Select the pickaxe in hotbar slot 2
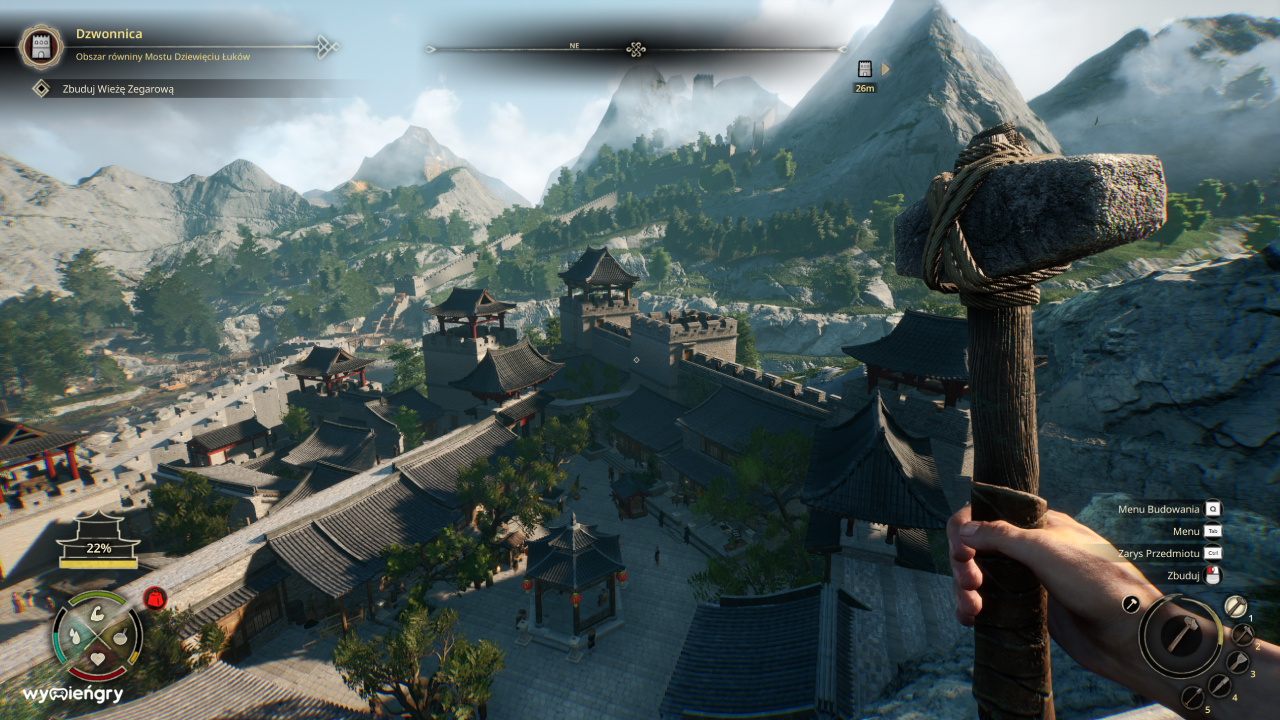Viewport: 1280px width, 720px height. click(x=1243, y=635)
